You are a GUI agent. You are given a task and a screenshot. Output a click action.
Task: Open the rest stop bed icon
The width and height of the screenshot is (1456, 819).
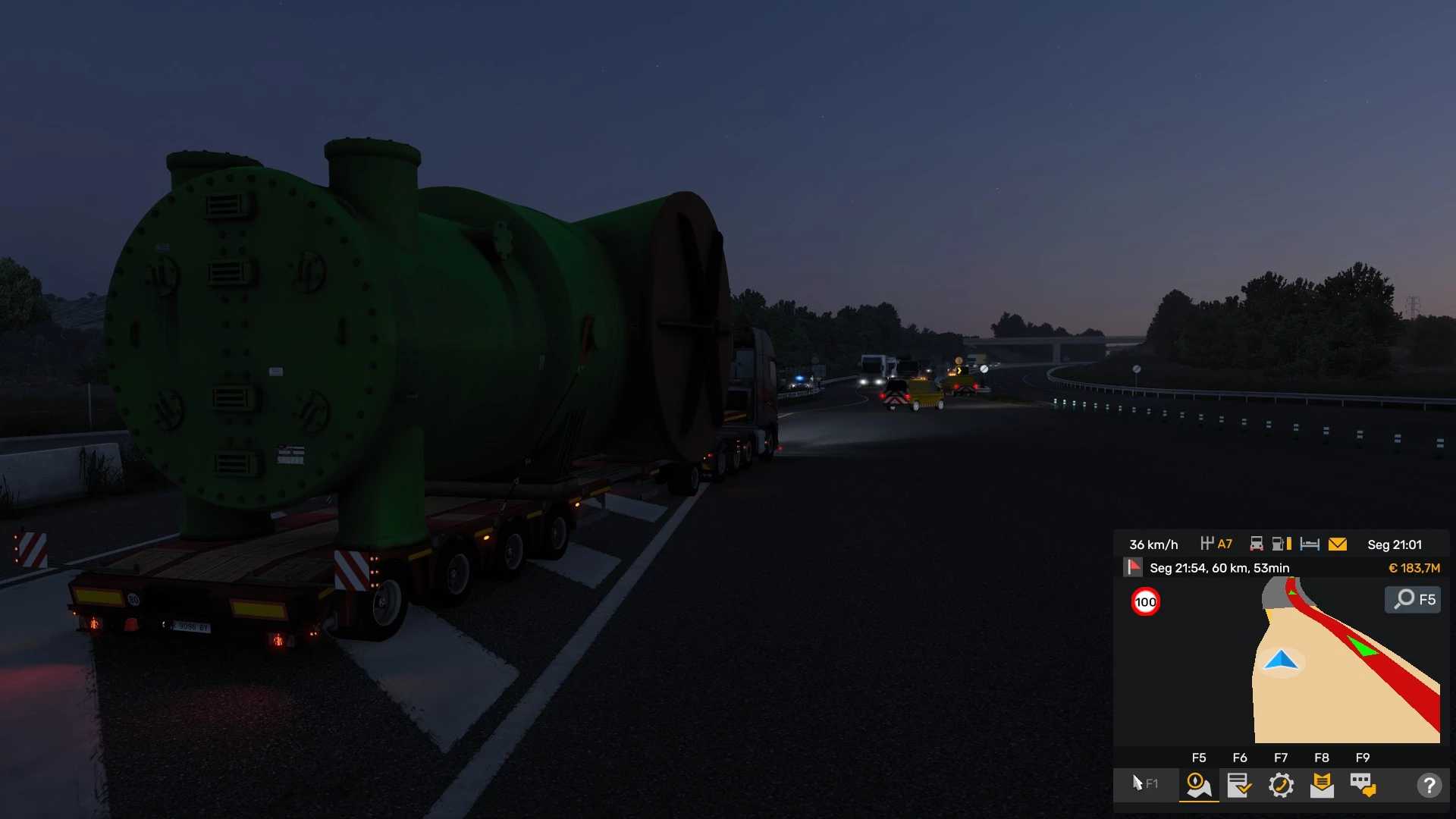coord(1310,543)
